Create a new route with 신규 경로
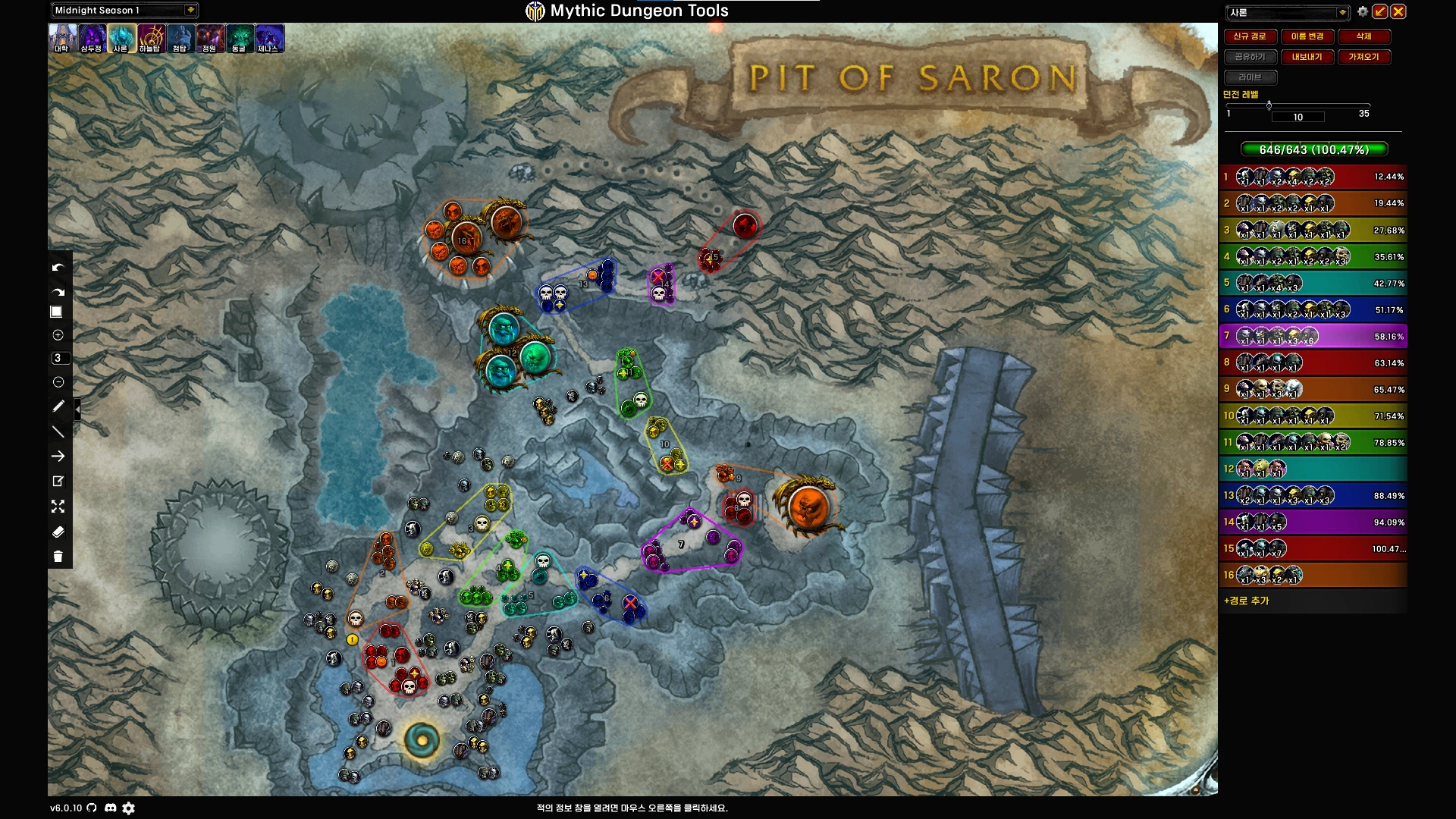 pos(1250,36)
